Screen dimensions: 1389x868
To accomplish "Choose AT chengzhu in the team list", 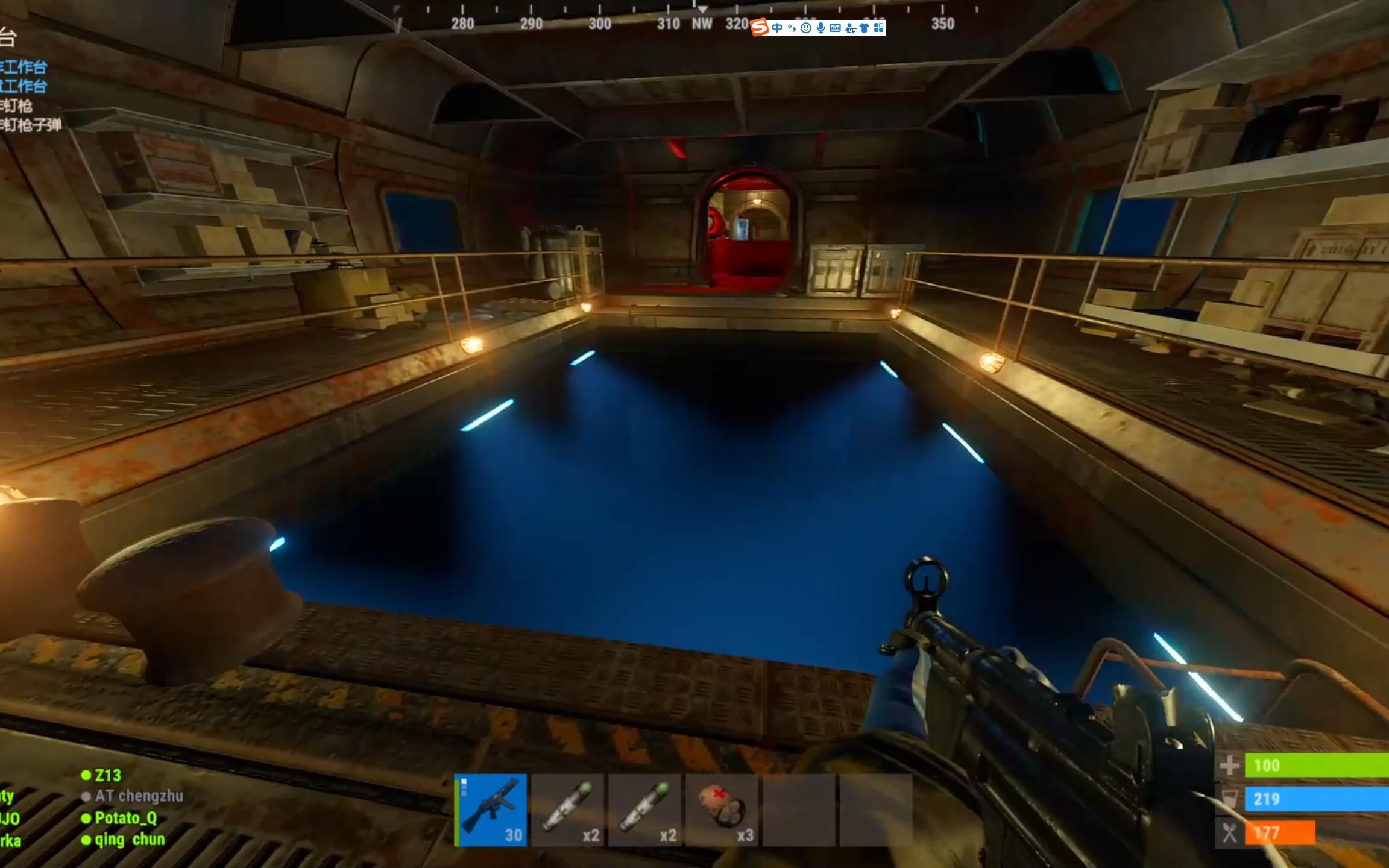I will coord(139,796).
